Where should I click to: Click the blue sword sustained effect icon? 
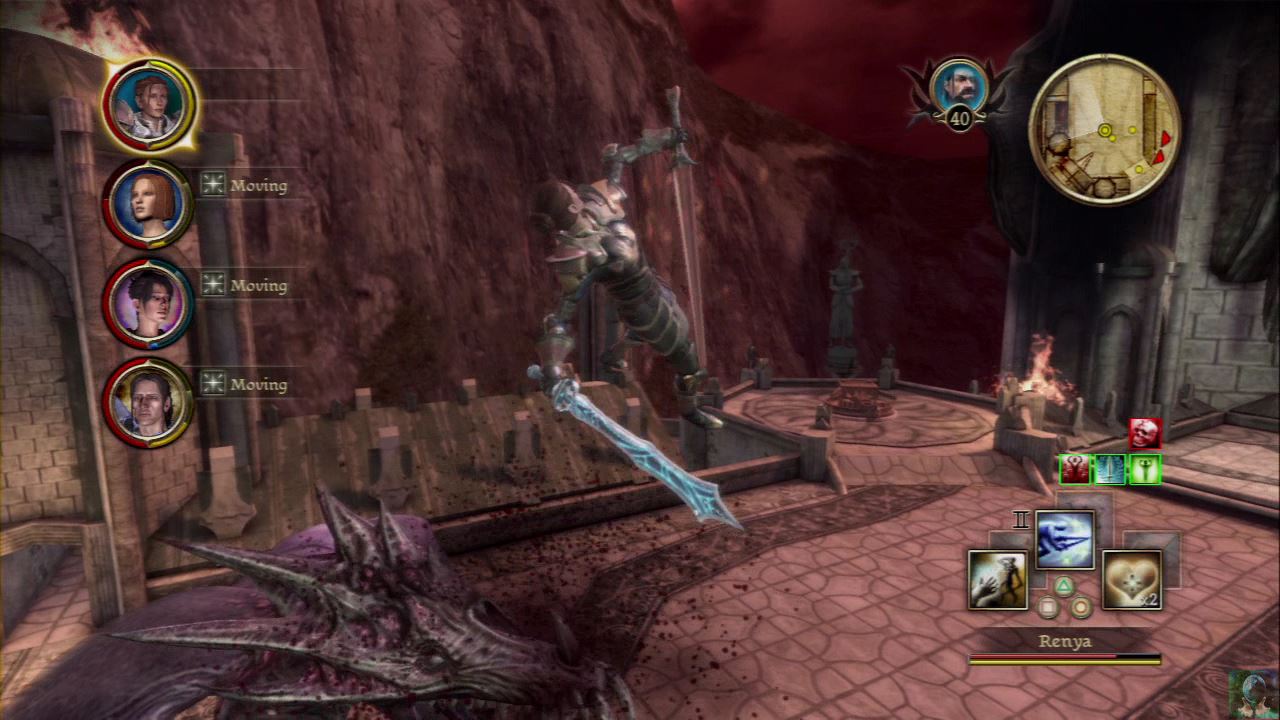[1110, 469]
